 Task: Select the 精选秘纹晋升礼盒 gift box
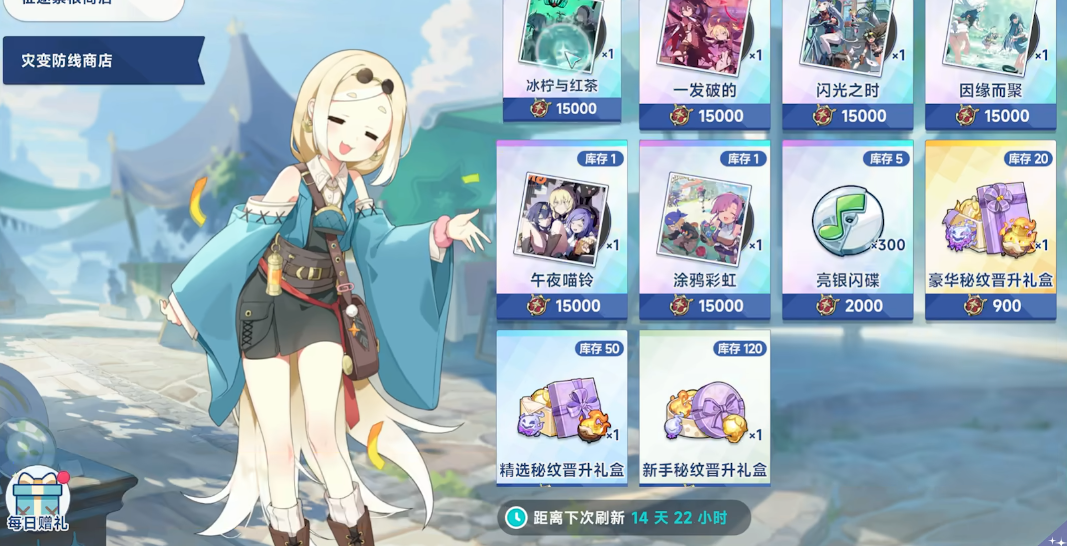pos(562,407)
